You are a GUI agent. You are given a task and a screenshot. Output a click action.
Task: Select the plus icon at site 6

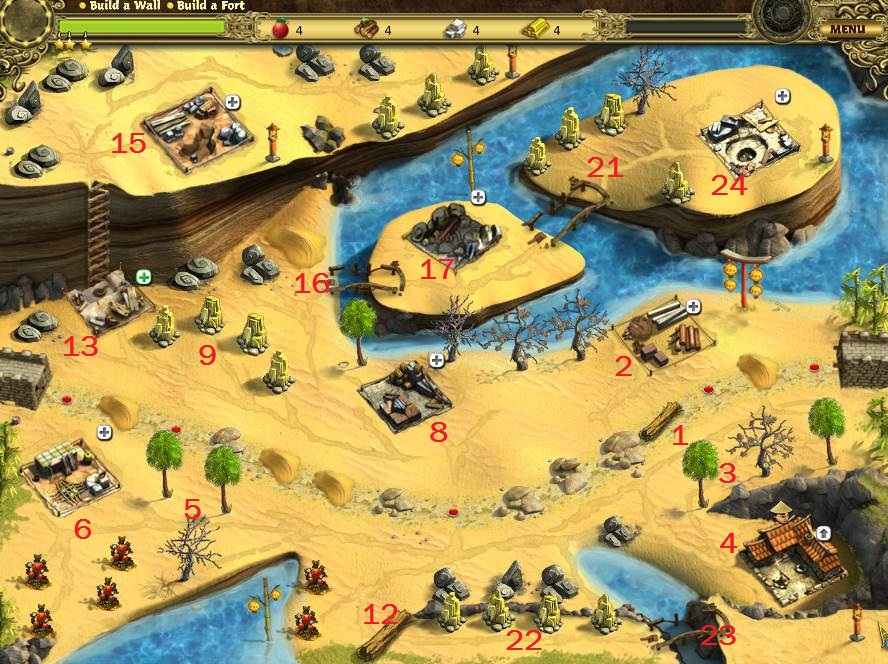pos(104,431)
